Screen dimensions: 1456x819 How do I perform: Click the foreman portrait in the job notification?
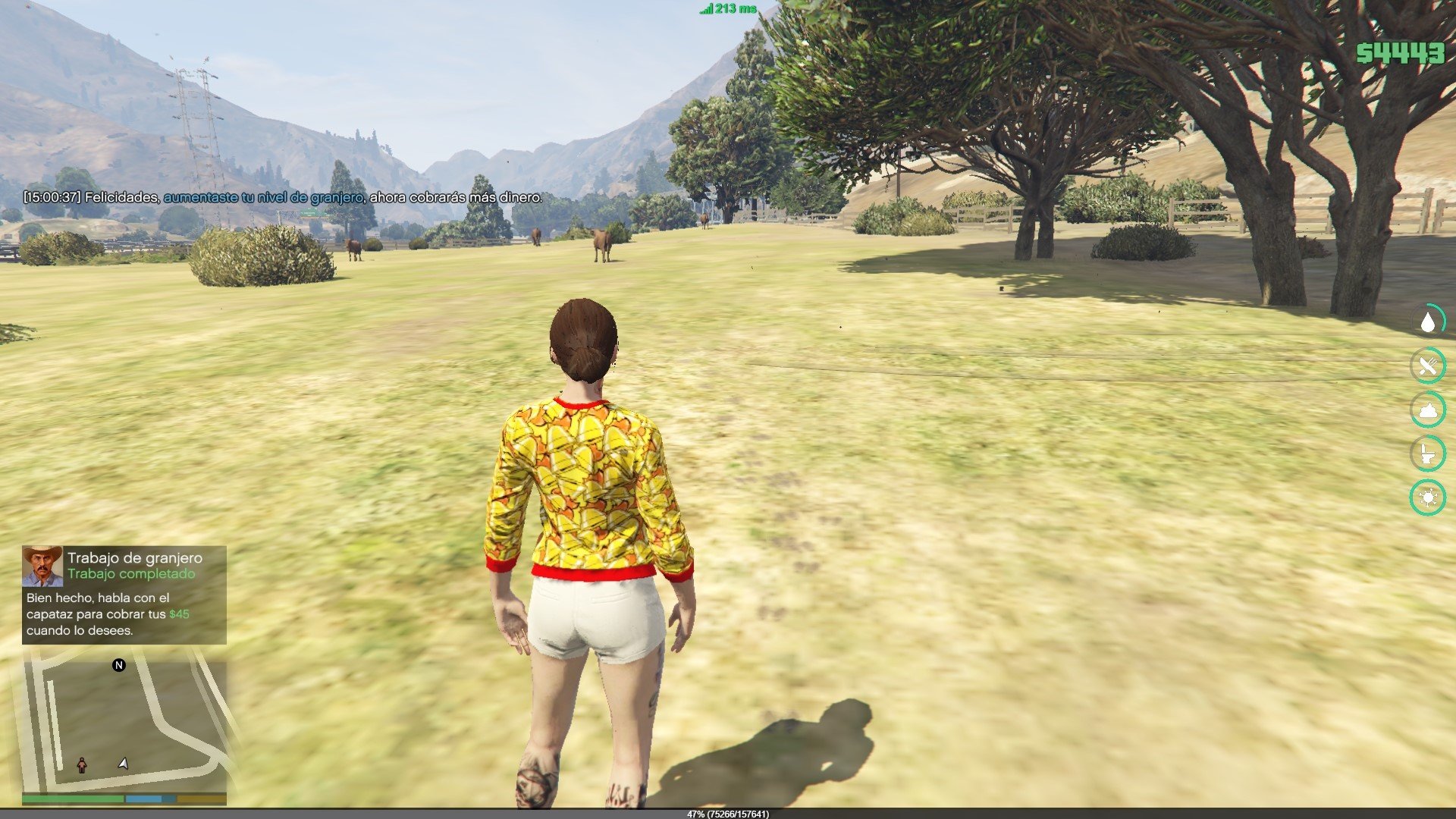[42, 566]
